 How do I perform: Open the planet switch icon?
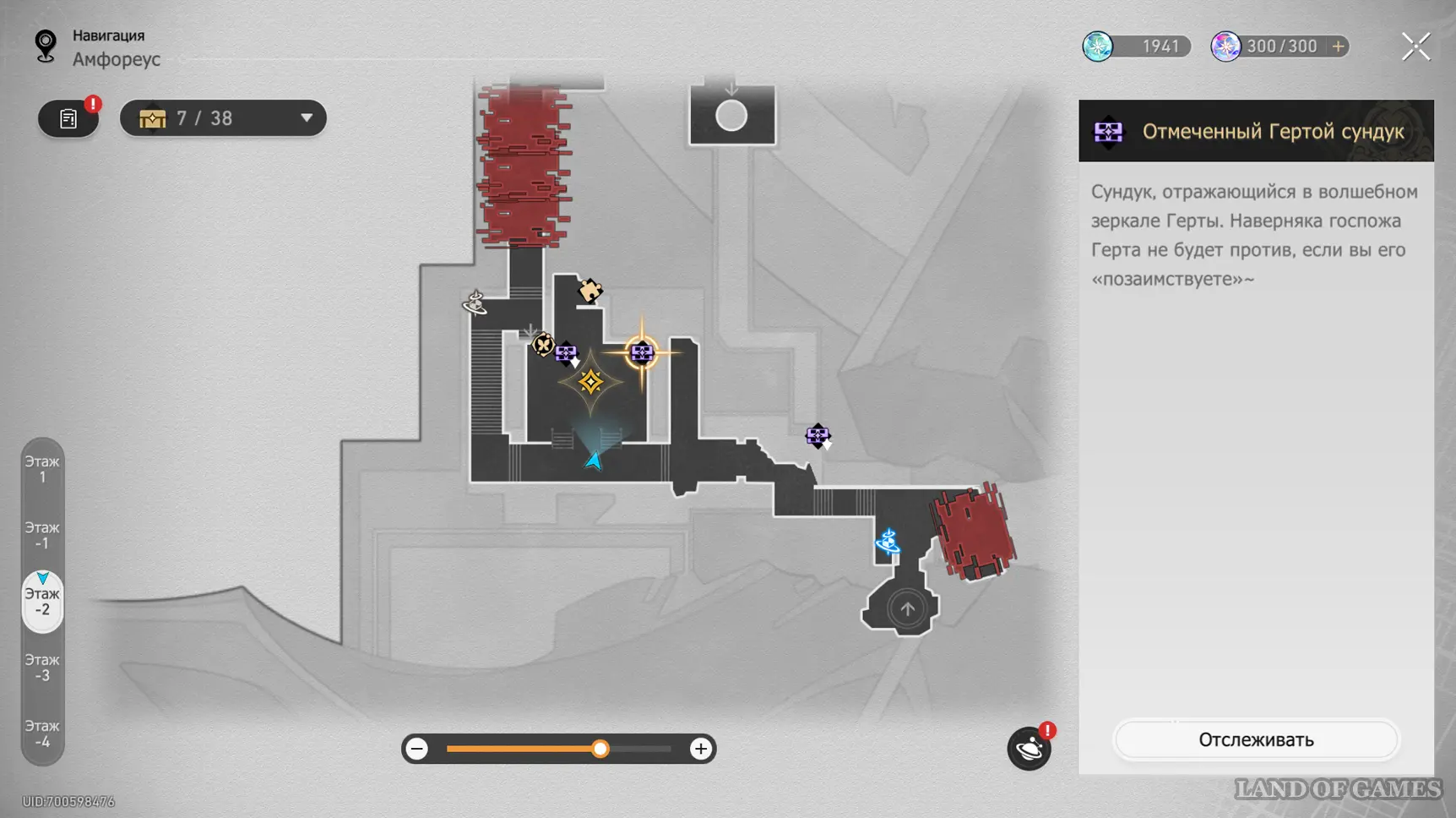1029,749
